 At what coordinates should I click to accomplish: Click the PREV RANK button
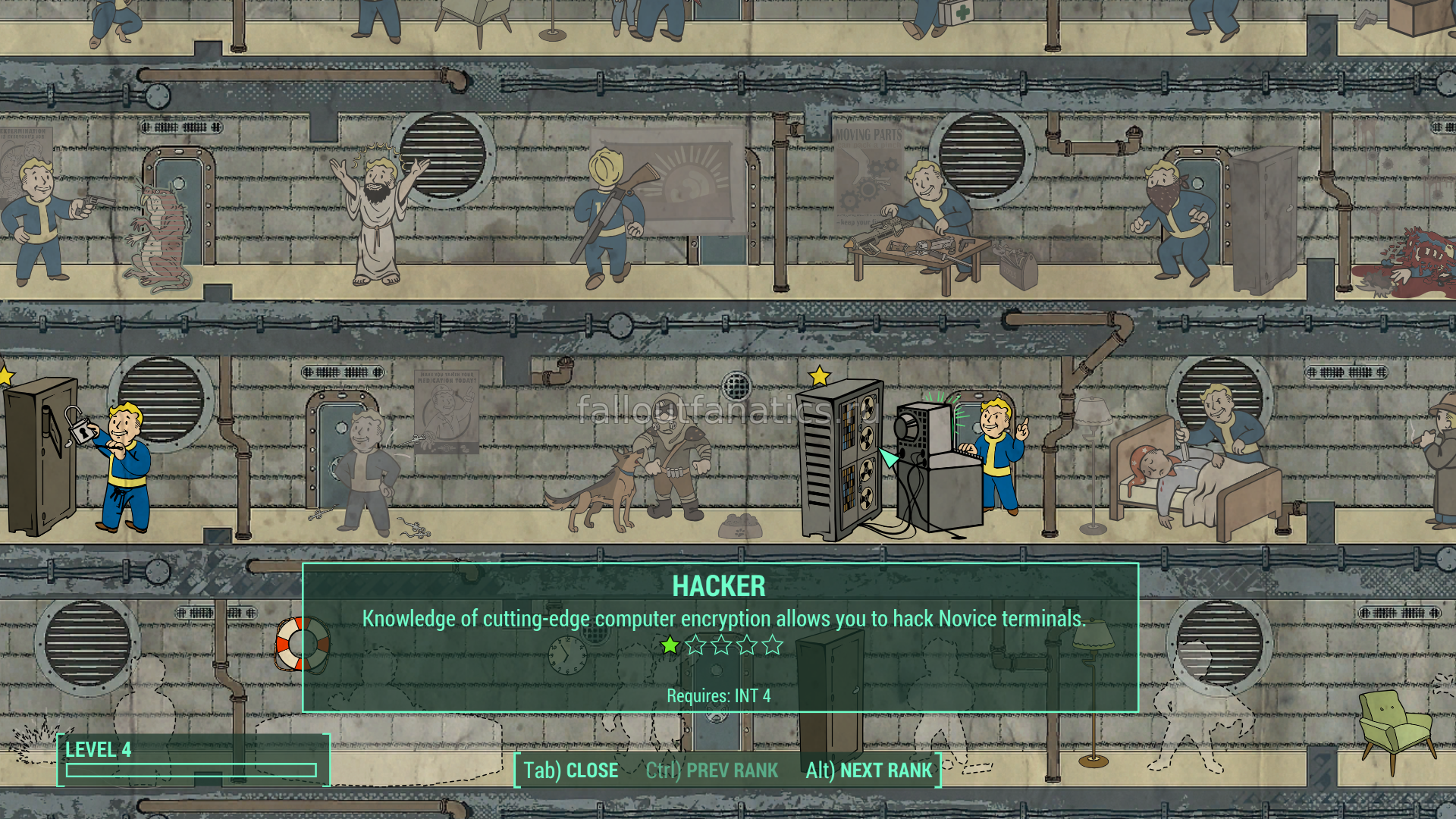(712, 770)
